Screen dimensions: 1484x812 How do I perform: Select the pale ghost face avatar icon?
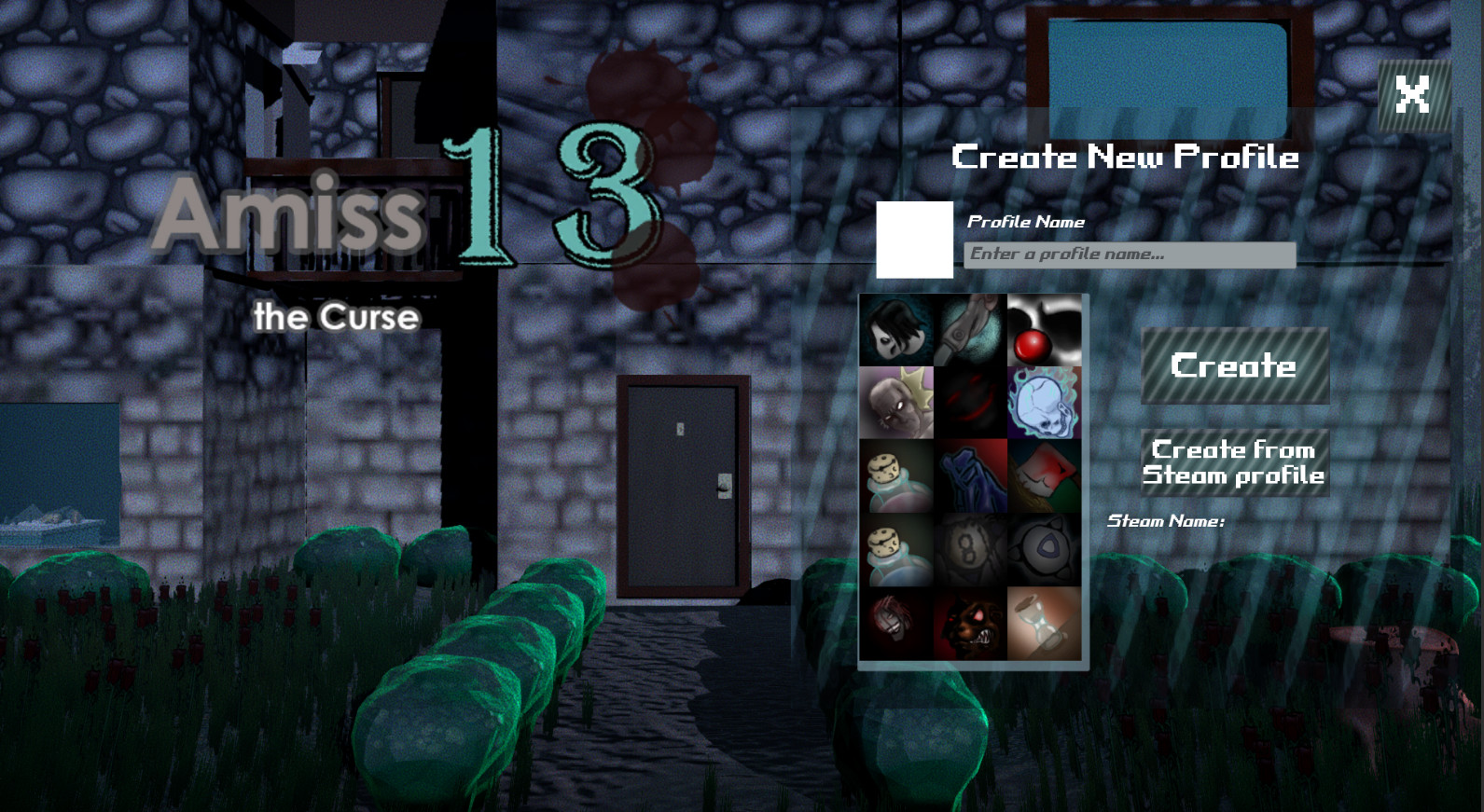coord(895,331)
